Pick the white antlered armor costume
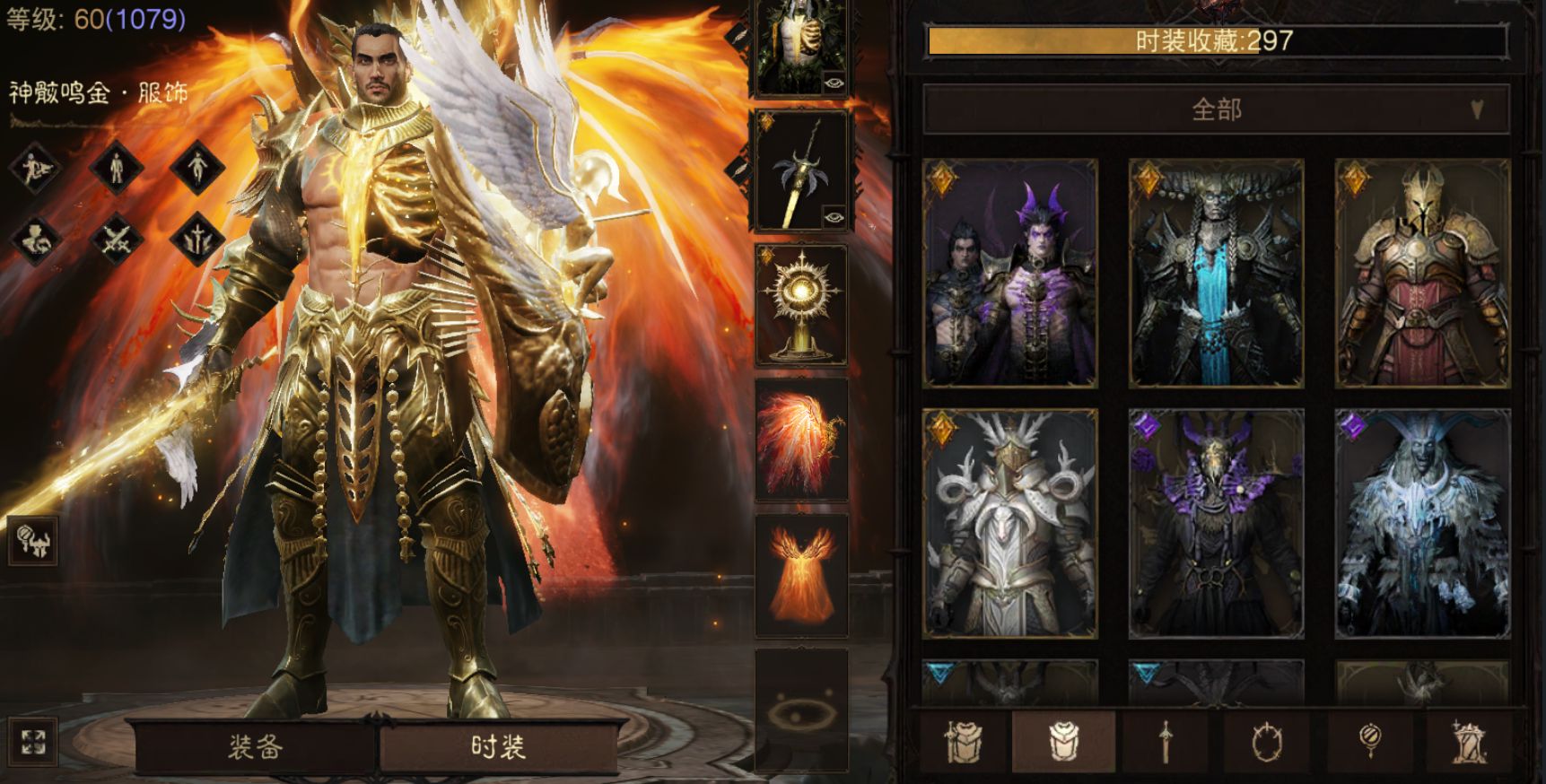Image resolution: width=1546 pixels, height=784 pixels. click(x=1010, y=524)
